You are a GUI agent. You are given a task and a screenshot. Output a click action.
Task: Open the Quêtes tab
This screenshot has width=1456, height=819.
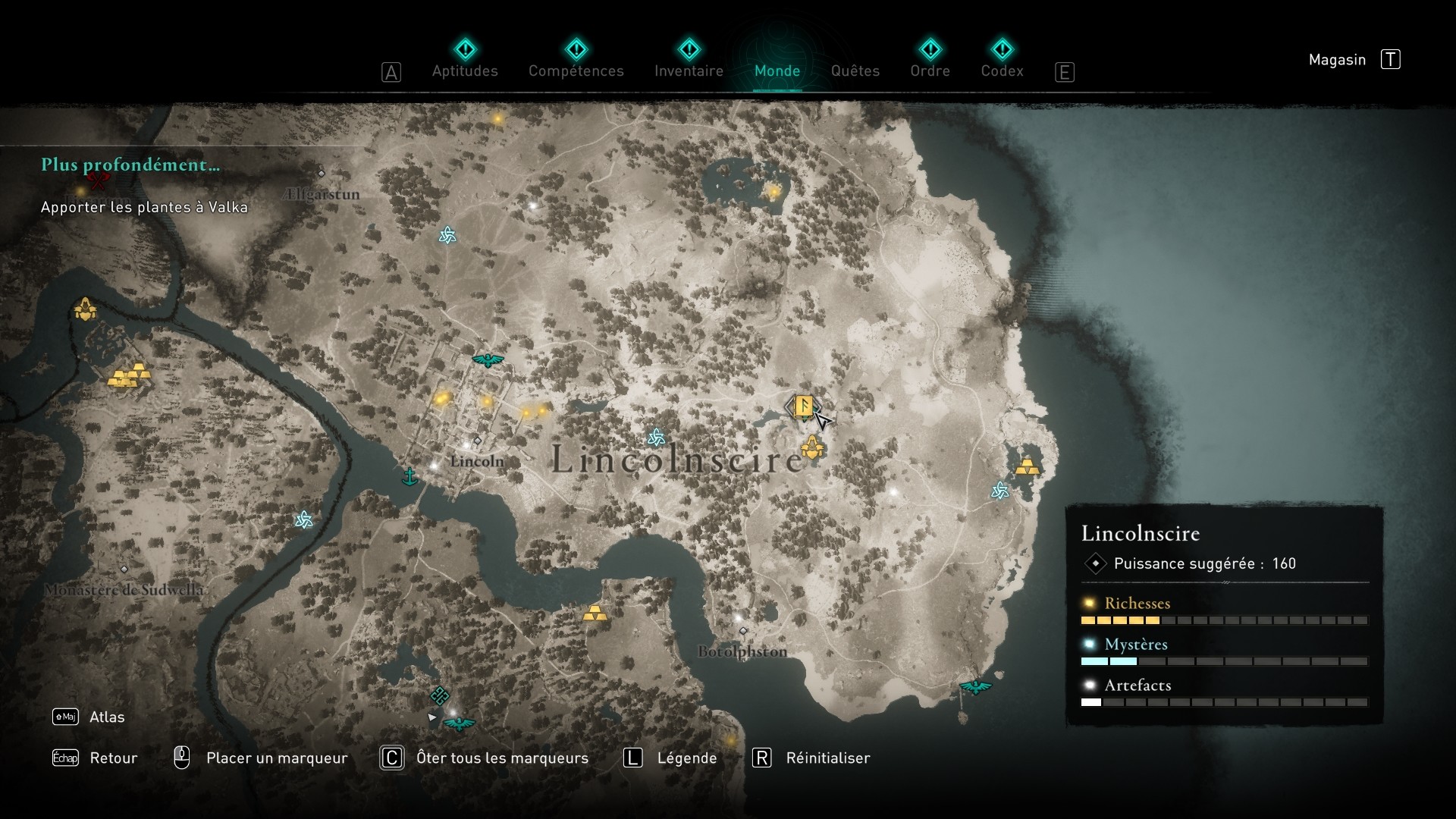(x=855, y=71)
